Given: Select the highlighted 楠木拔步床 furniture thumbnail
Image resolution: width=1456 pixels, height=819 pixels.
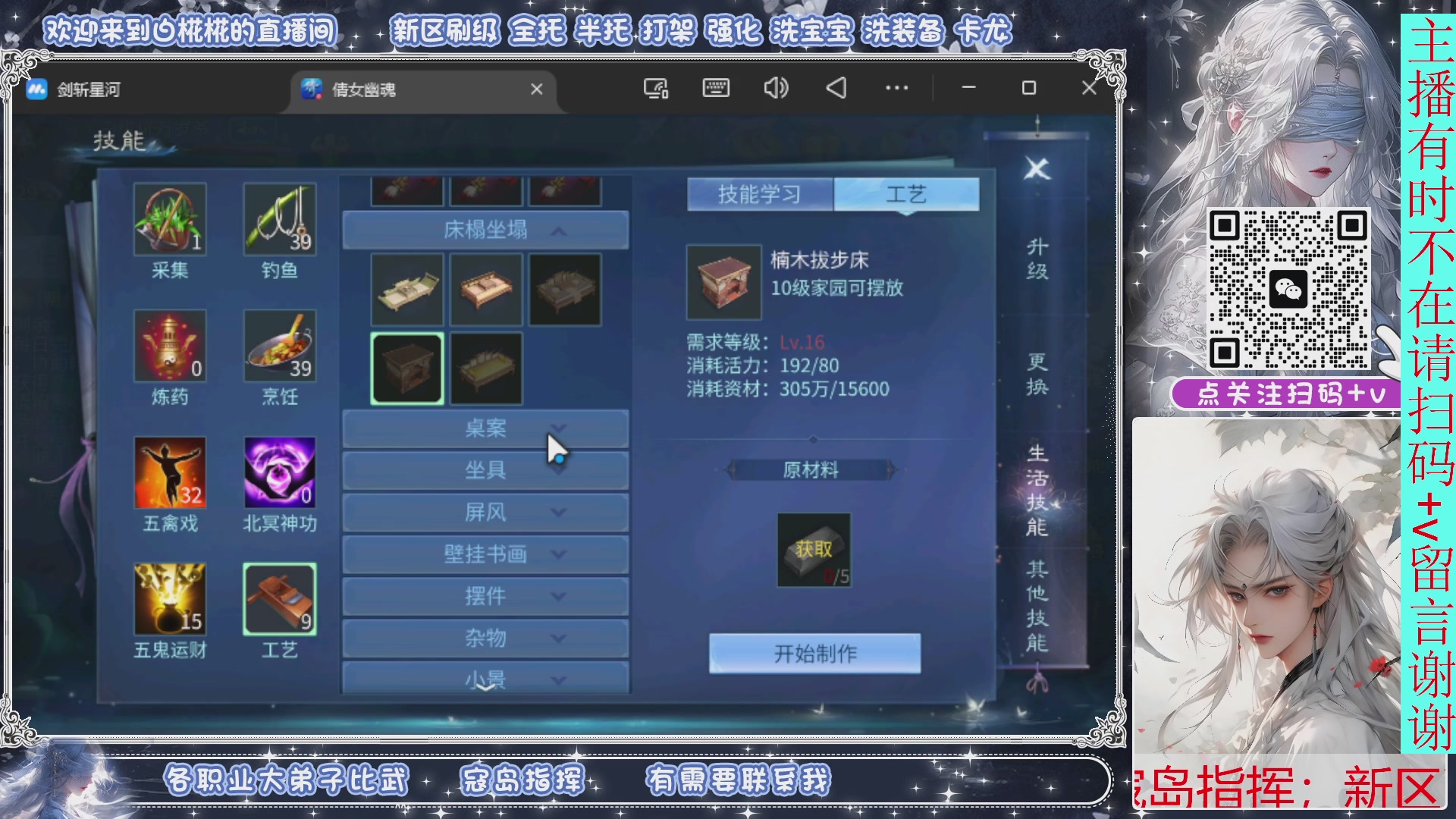Looking at the screenshot, I should tap(406, 368).
